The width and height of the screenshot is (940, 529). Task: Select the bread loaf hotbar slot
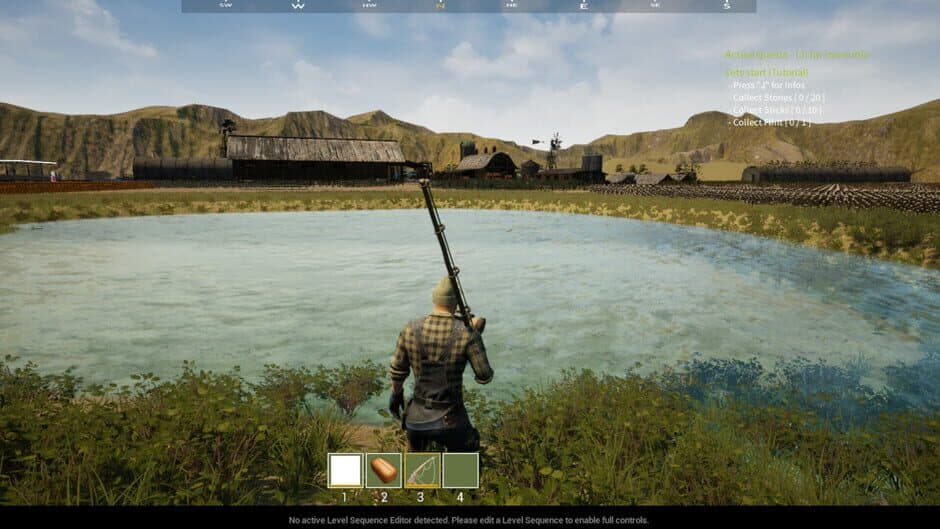(x=384, y=470)
